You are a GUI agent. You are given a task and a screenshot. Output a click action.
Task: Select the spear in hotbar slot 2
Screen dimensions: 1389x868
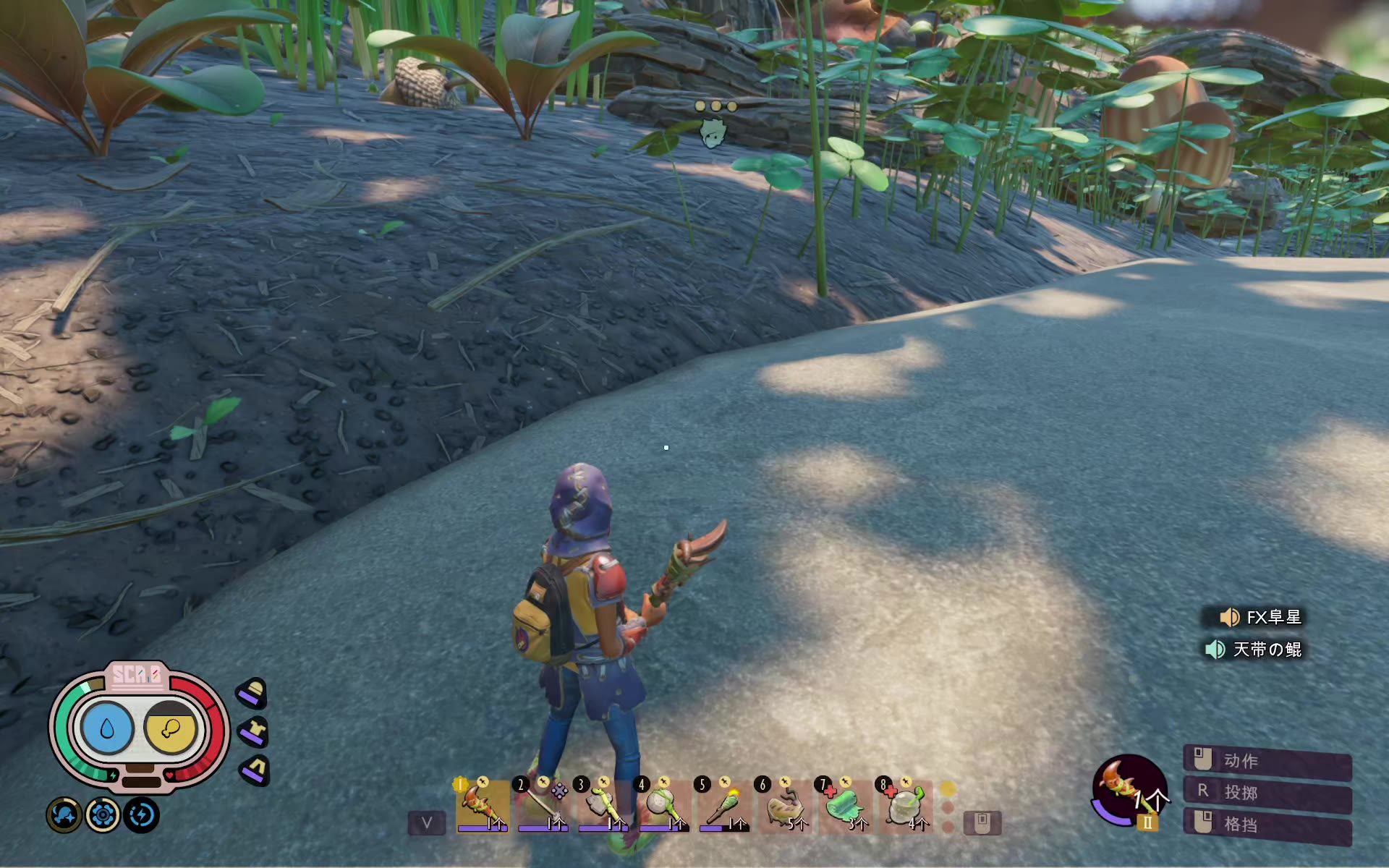543,806
